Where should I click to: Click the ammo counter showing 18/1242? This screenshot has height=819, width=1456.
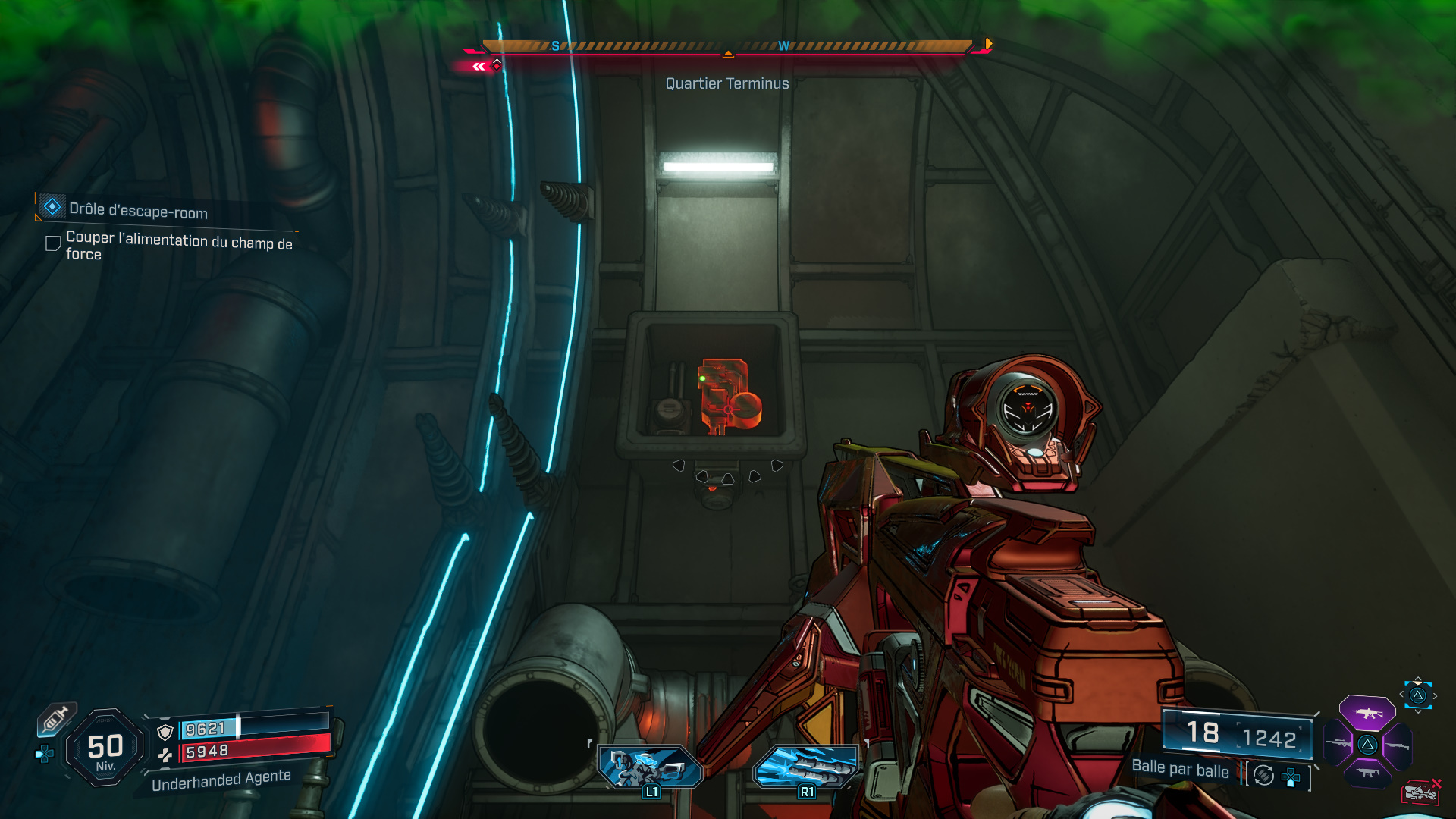(1238, 733)
